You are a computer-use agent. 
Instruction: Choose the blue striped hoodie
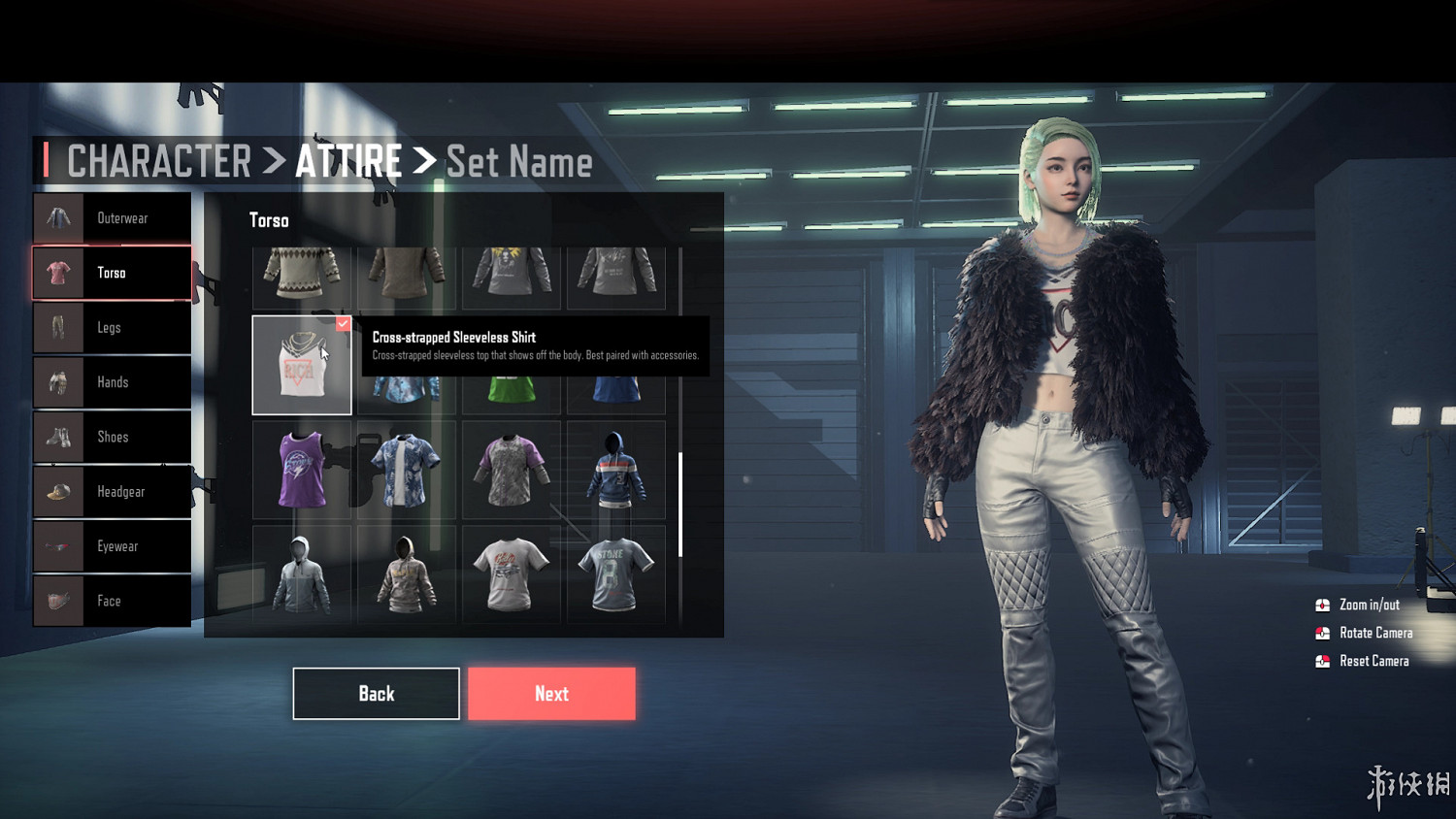pyautogui.click(x=615, y=471)
